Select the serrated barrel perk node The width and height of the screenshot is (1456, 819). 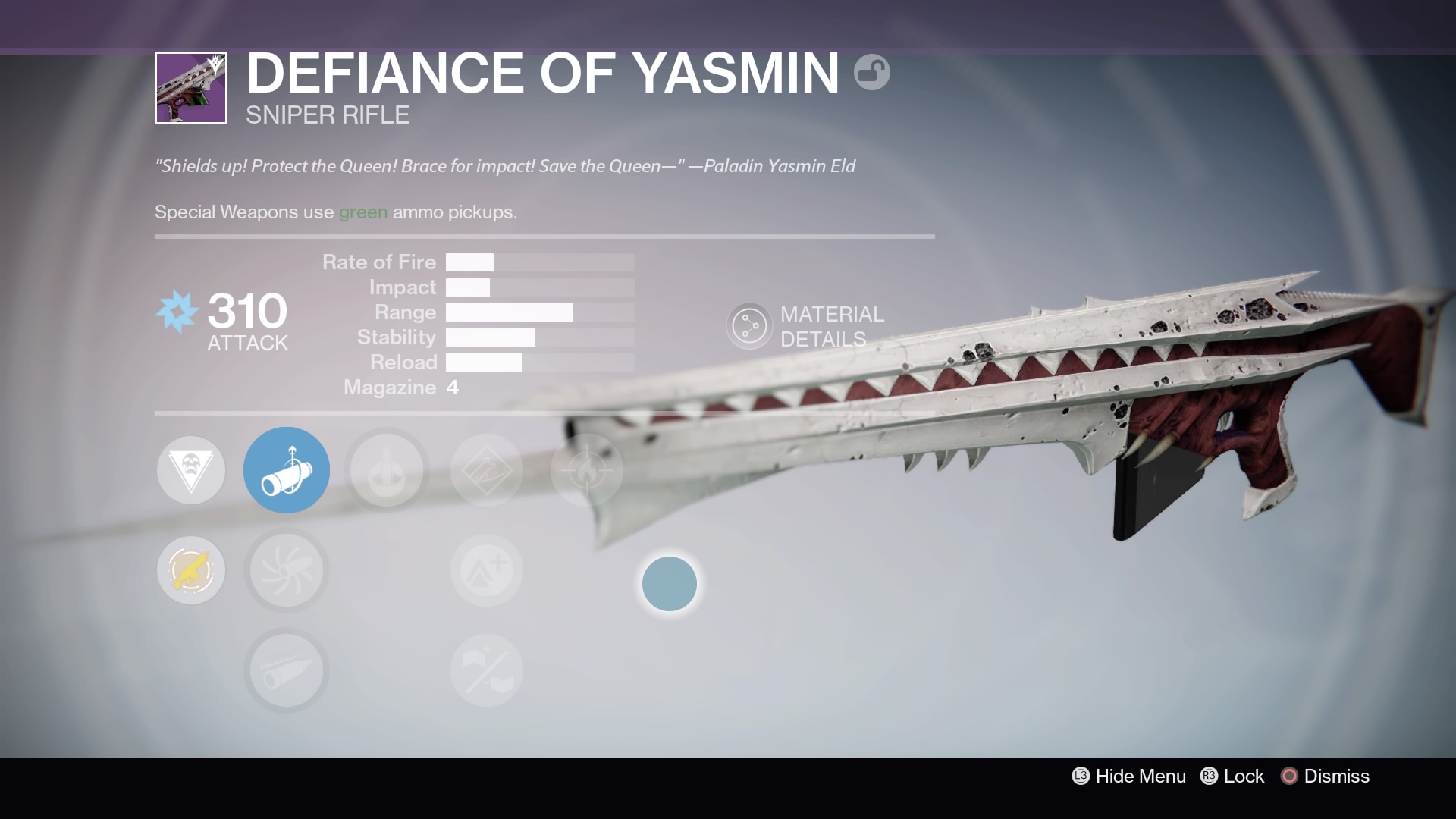(287, 670)
